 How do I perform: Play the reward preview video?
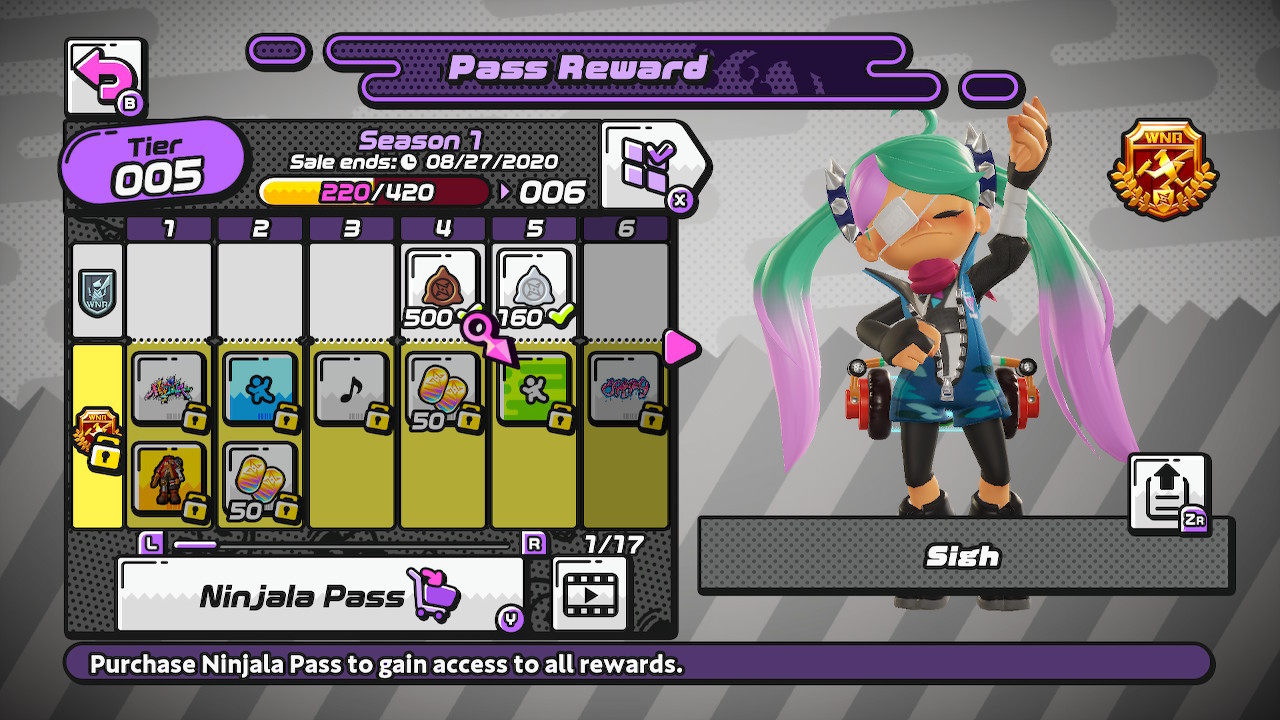tap(590, 595)
